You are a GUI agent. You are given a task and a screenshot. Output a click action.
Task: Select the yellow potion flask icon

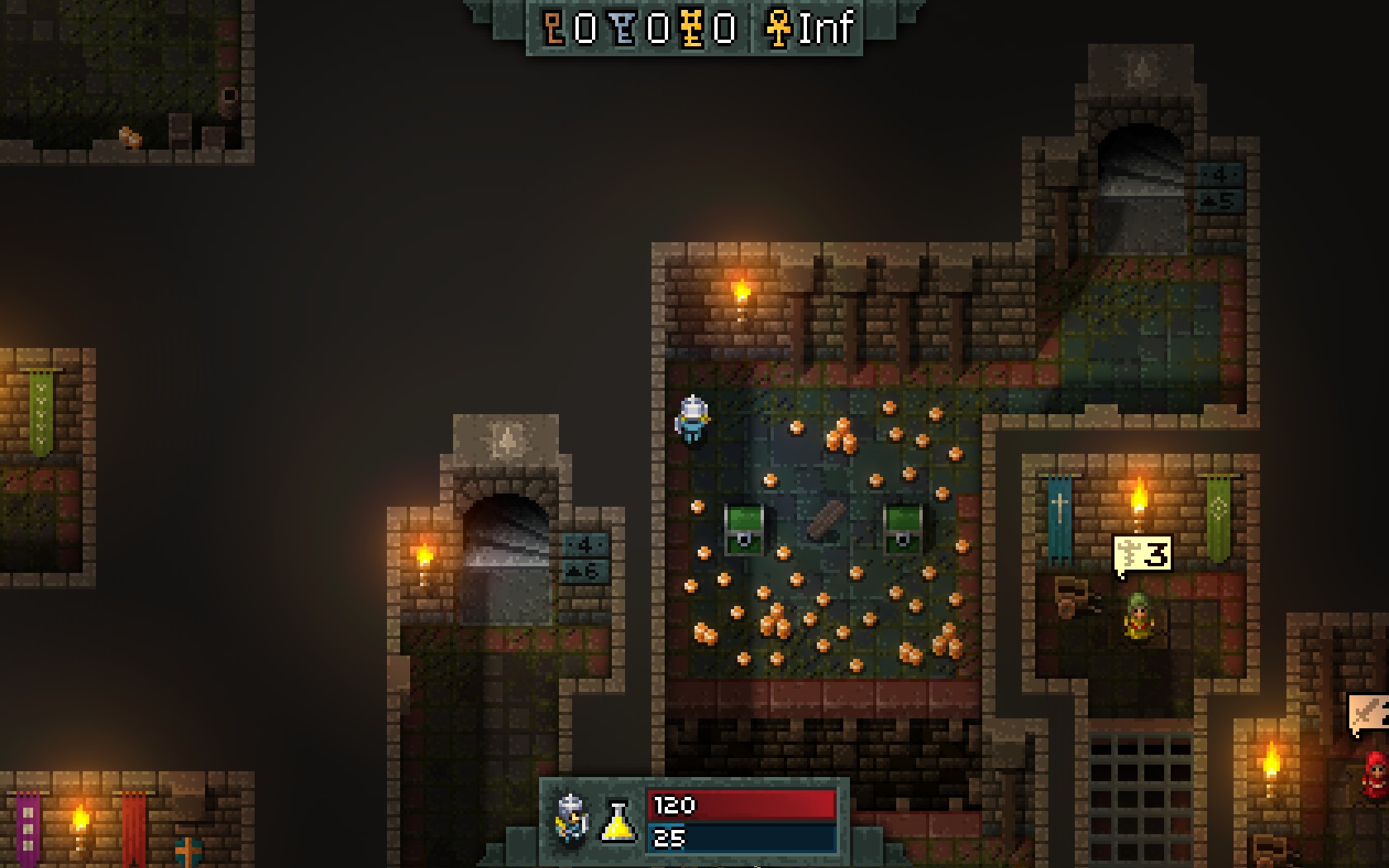(x=618, y=822)
